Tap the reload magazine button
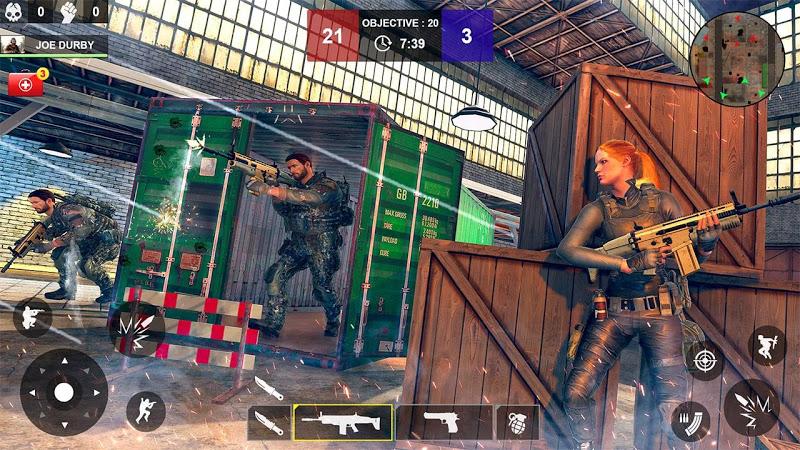800x450 pixels. pos(690,419)
